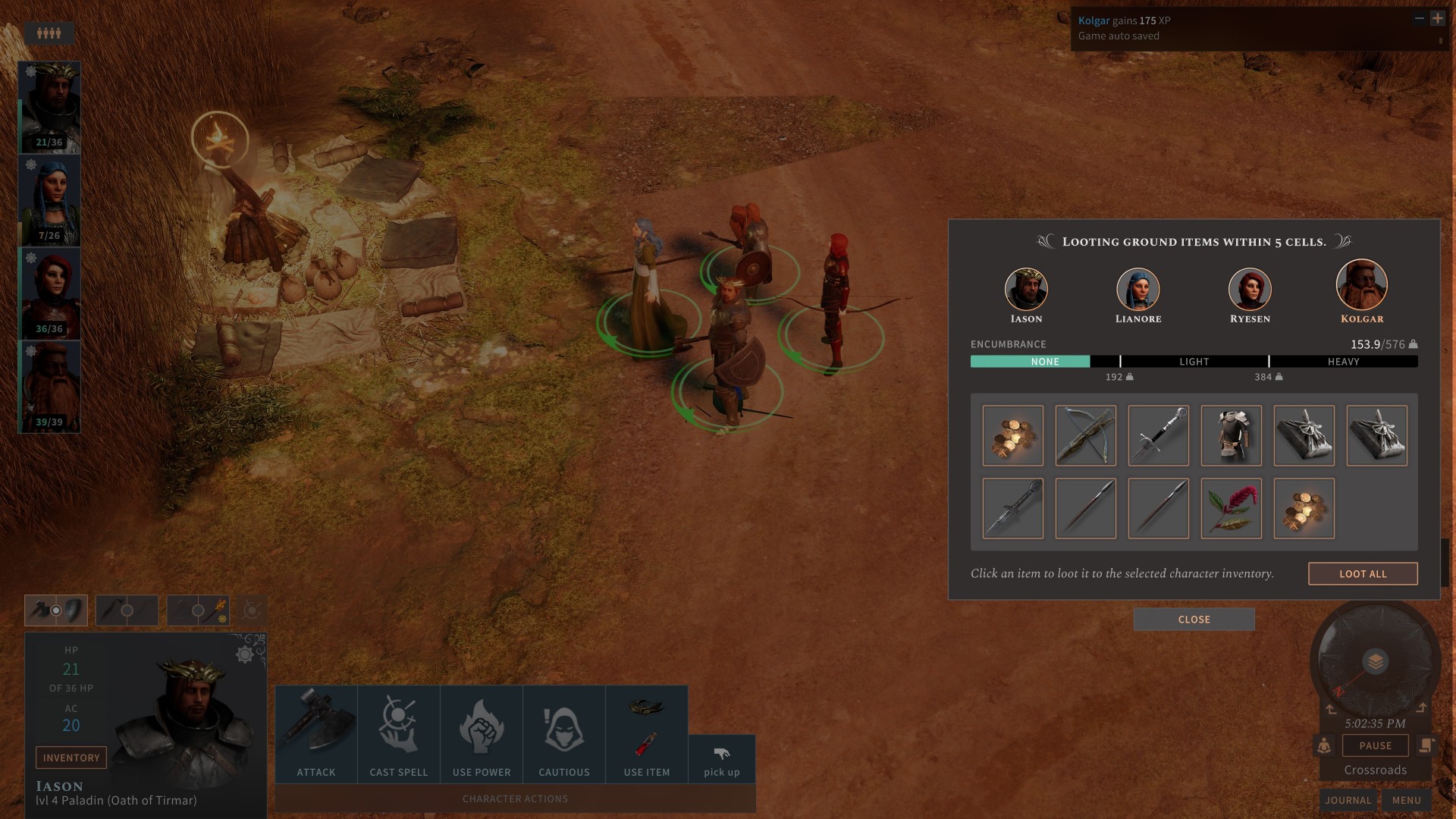Open the Journal
Screen dimensions: 1456x819
(x=1348, y=800)
